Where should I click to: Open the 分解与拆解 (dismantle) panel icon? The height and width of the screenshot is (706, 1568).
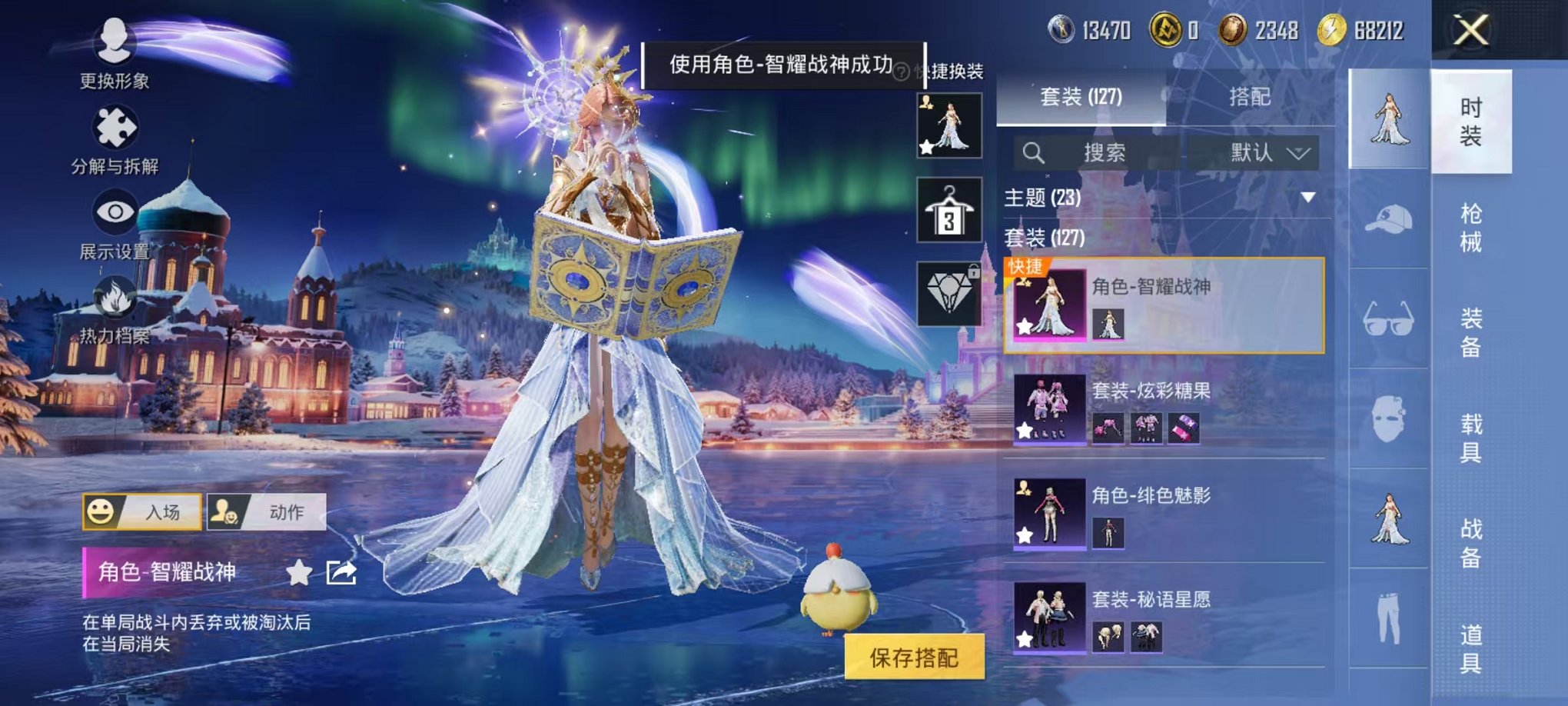click(x=114, y=127)
